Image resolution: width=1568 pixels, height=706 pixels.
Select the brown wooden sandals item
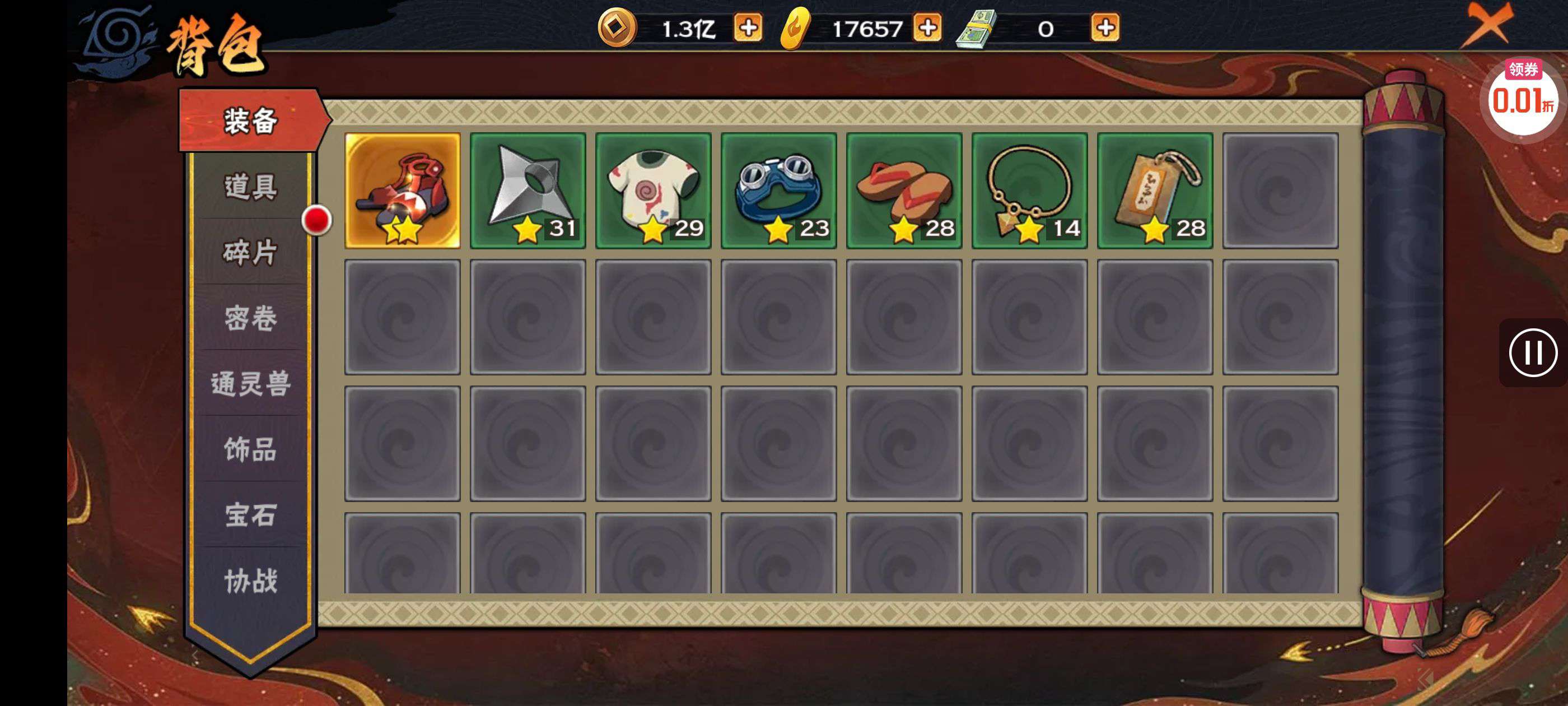click(x=904, y=191)
